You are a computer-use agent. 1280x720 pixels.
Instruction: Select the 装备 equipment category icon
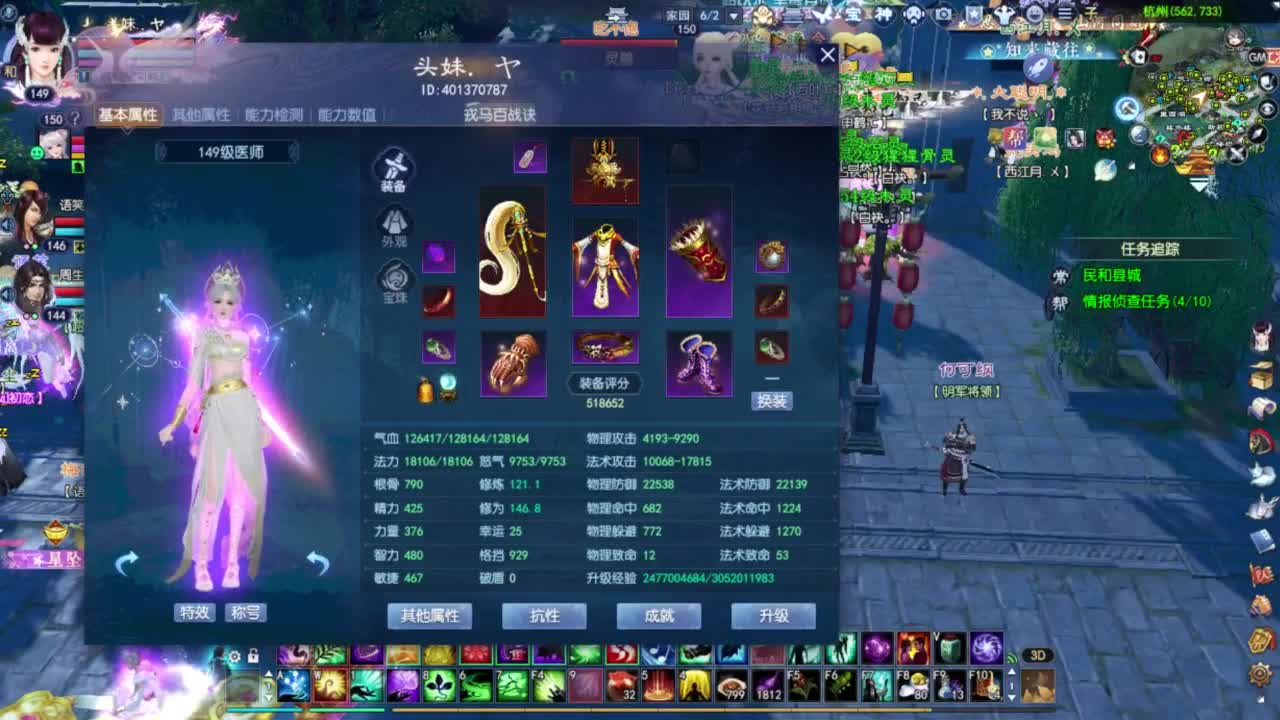[394, 168]
